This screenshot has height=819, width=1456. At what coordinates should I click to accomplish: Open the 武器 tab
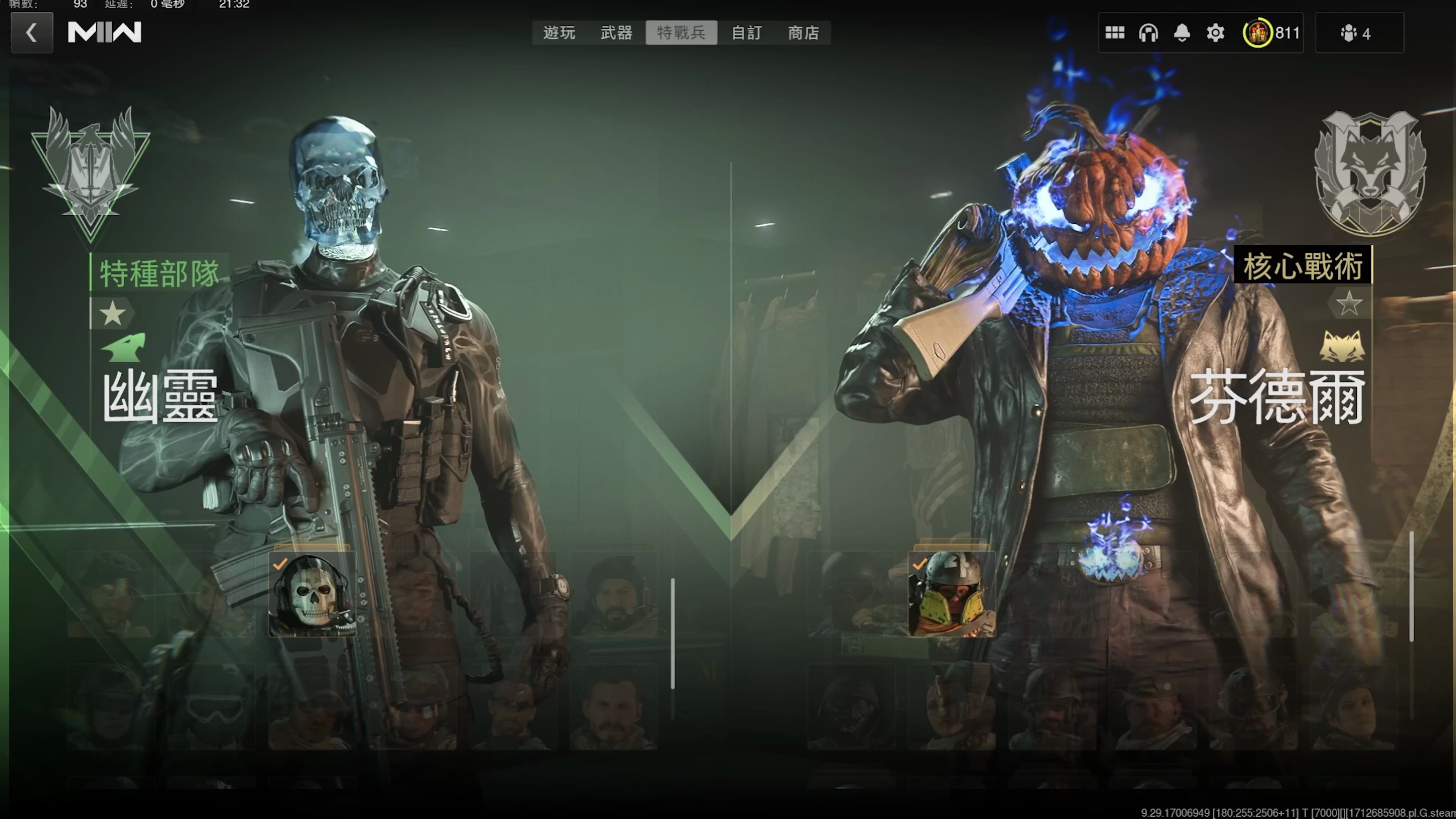tap(616, 33)
